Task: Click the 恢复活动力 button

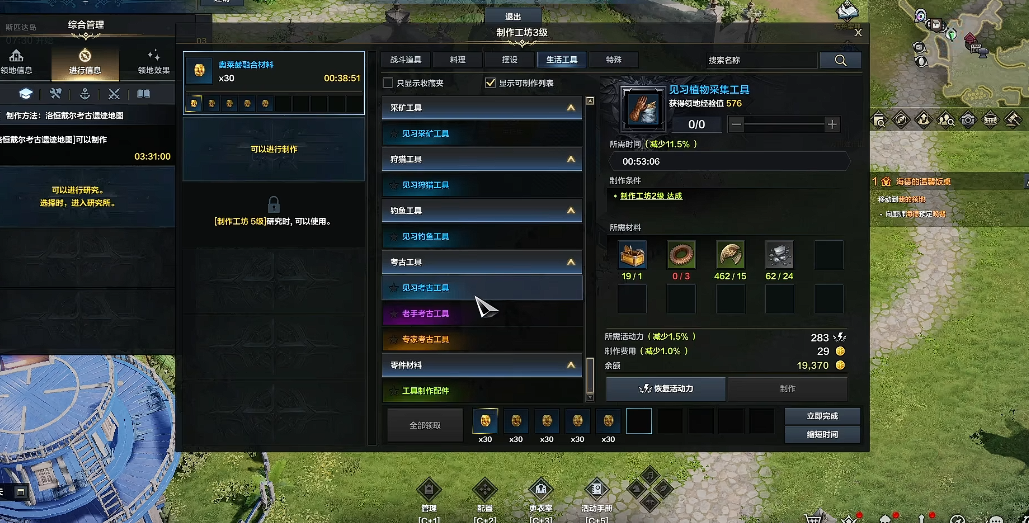Action: (667, 388)
